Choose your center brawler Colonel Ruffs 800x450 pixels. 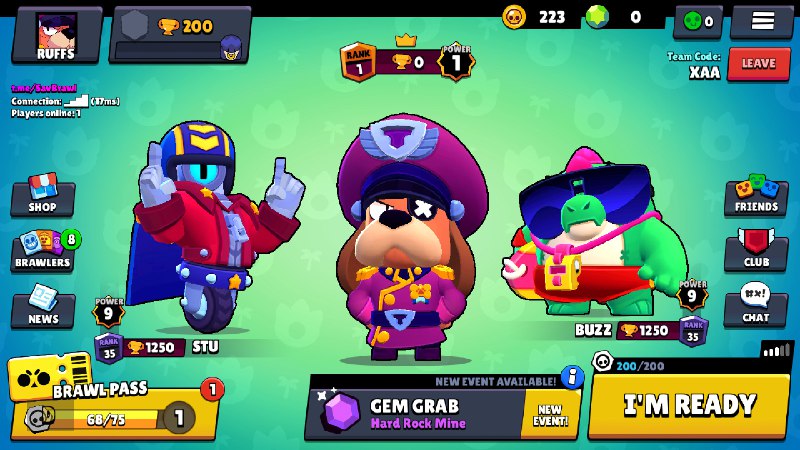click(410, 240)
